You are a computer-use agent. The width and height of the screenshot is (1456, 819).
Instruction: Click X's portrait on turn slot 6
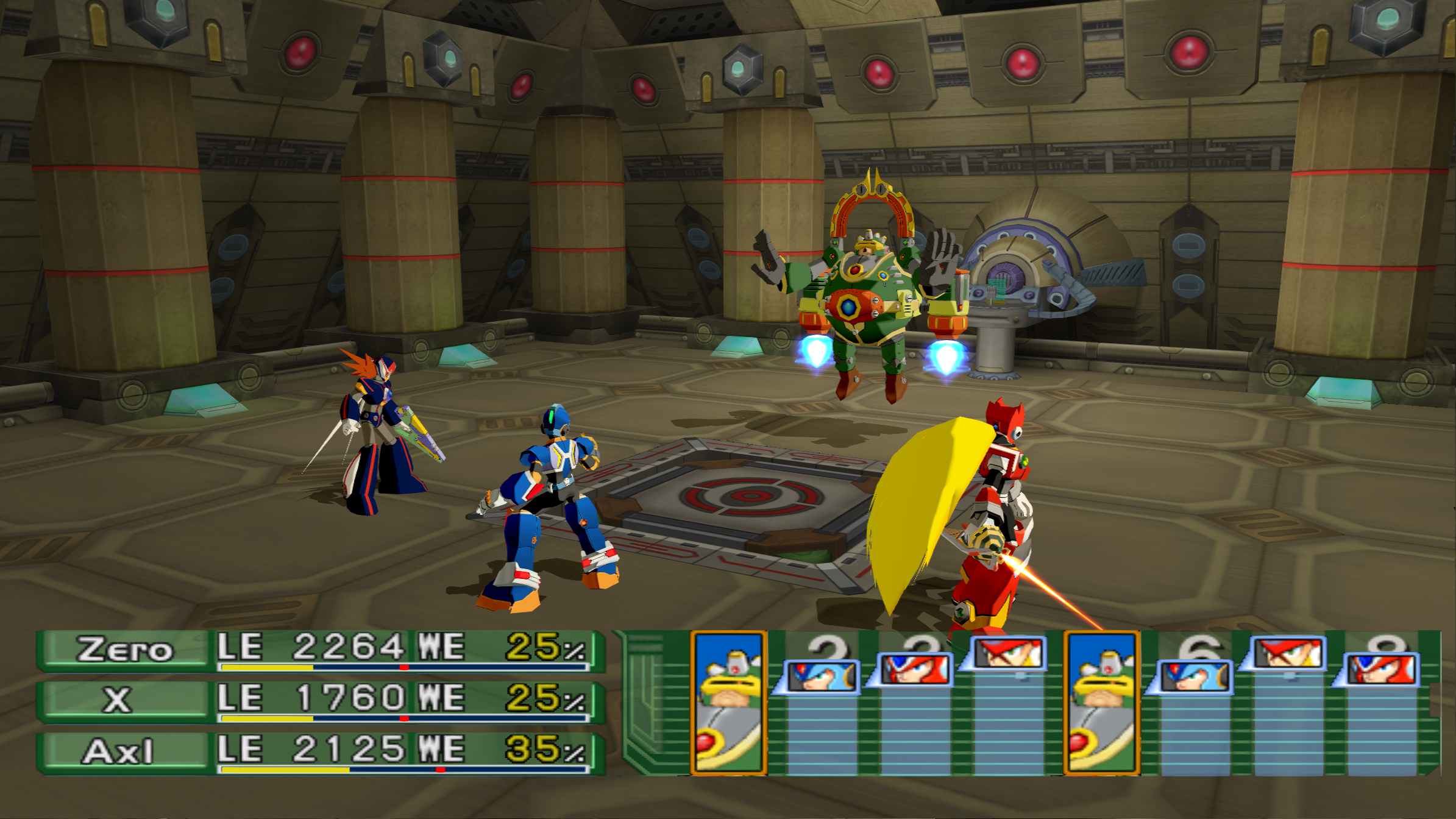pyautogui.click(x=1195, y=676)
